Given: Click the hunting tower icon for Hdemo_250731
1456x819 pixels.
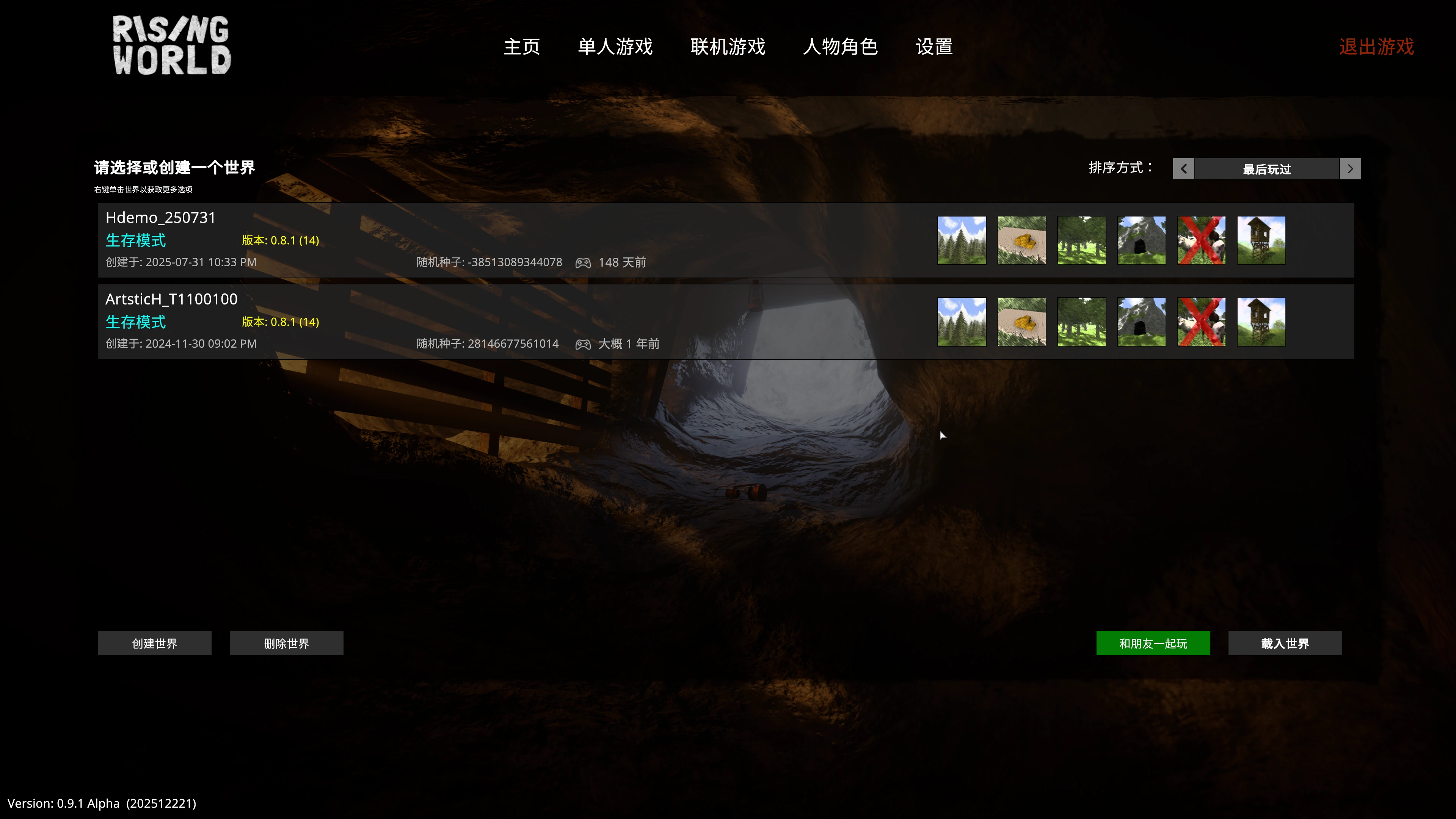Looking at the screenshot, I should (1261, 240).
